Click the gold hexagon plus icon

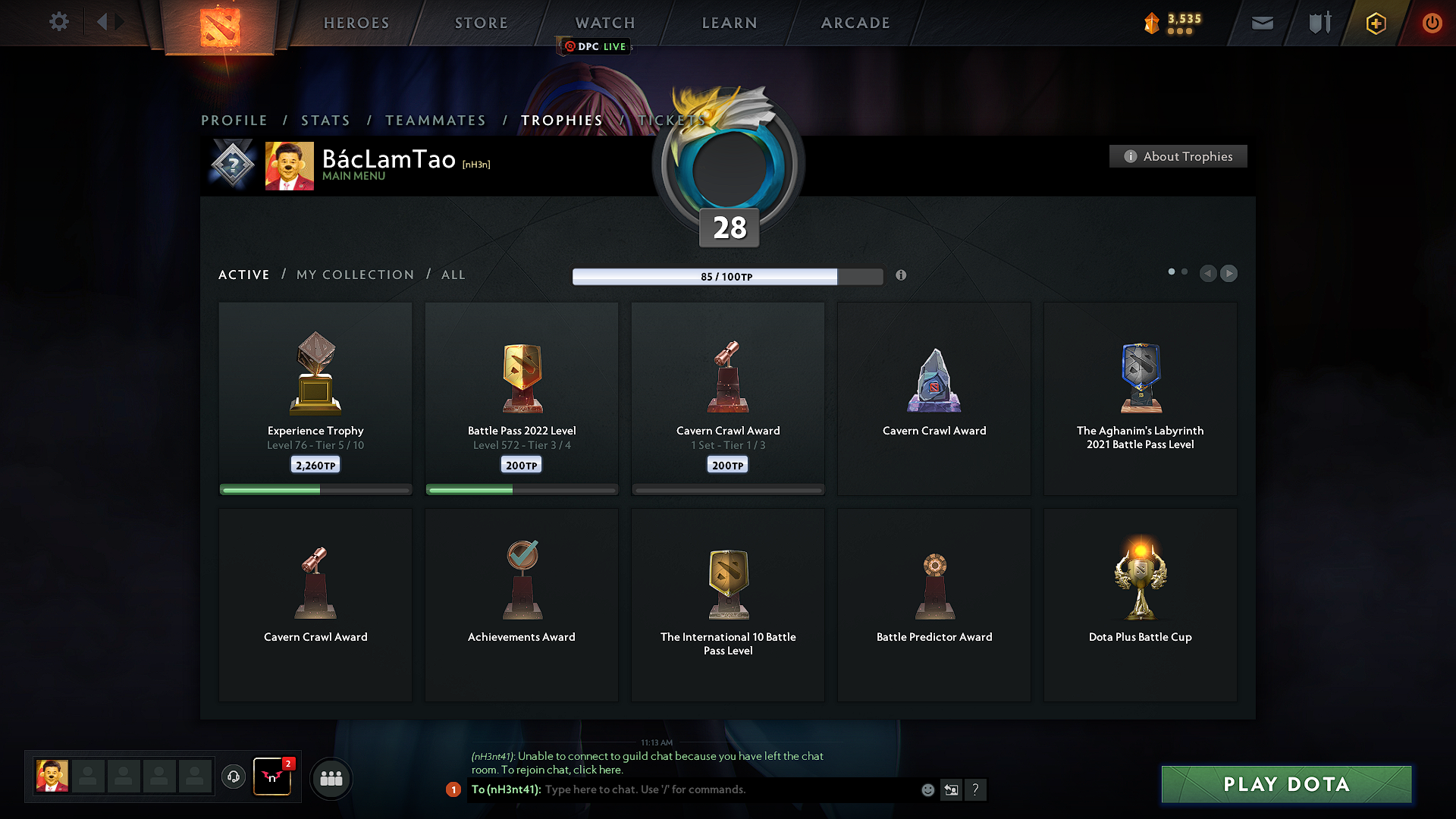coord(1375,23)
